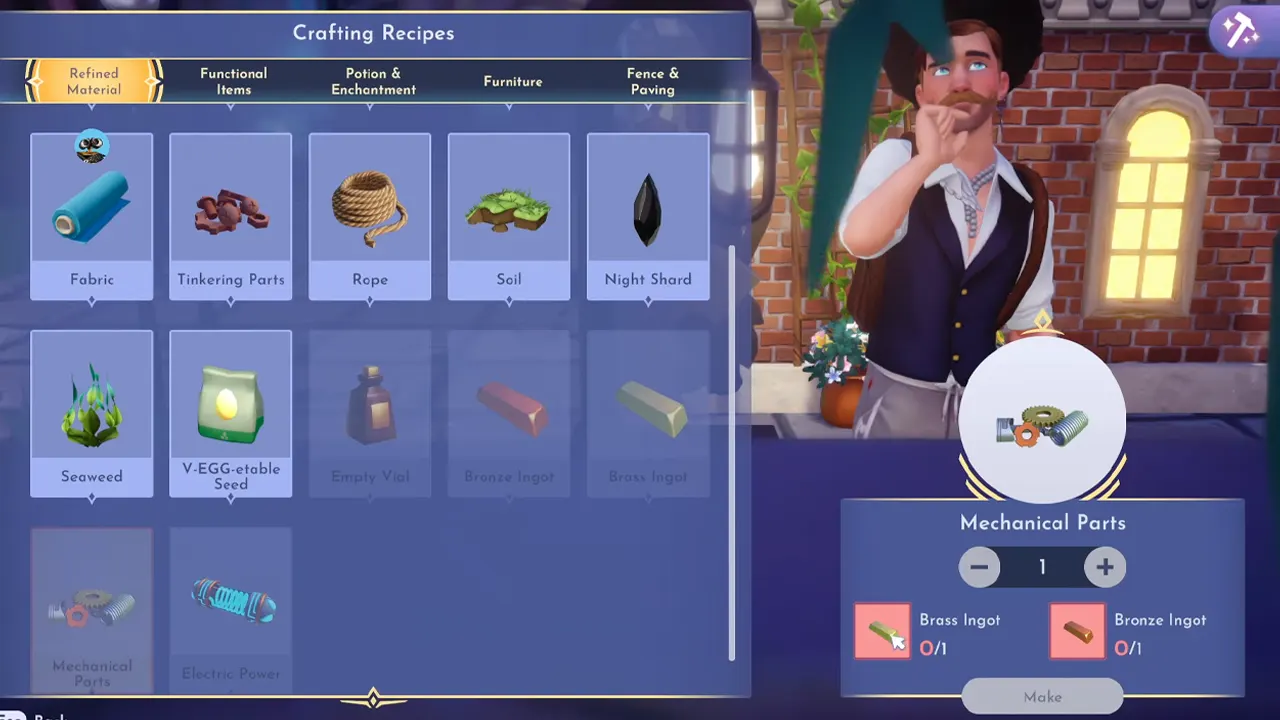The image size is (1280, 720).
Task: View the Brass Ingot ingredient icon
Action: [881, 632]
